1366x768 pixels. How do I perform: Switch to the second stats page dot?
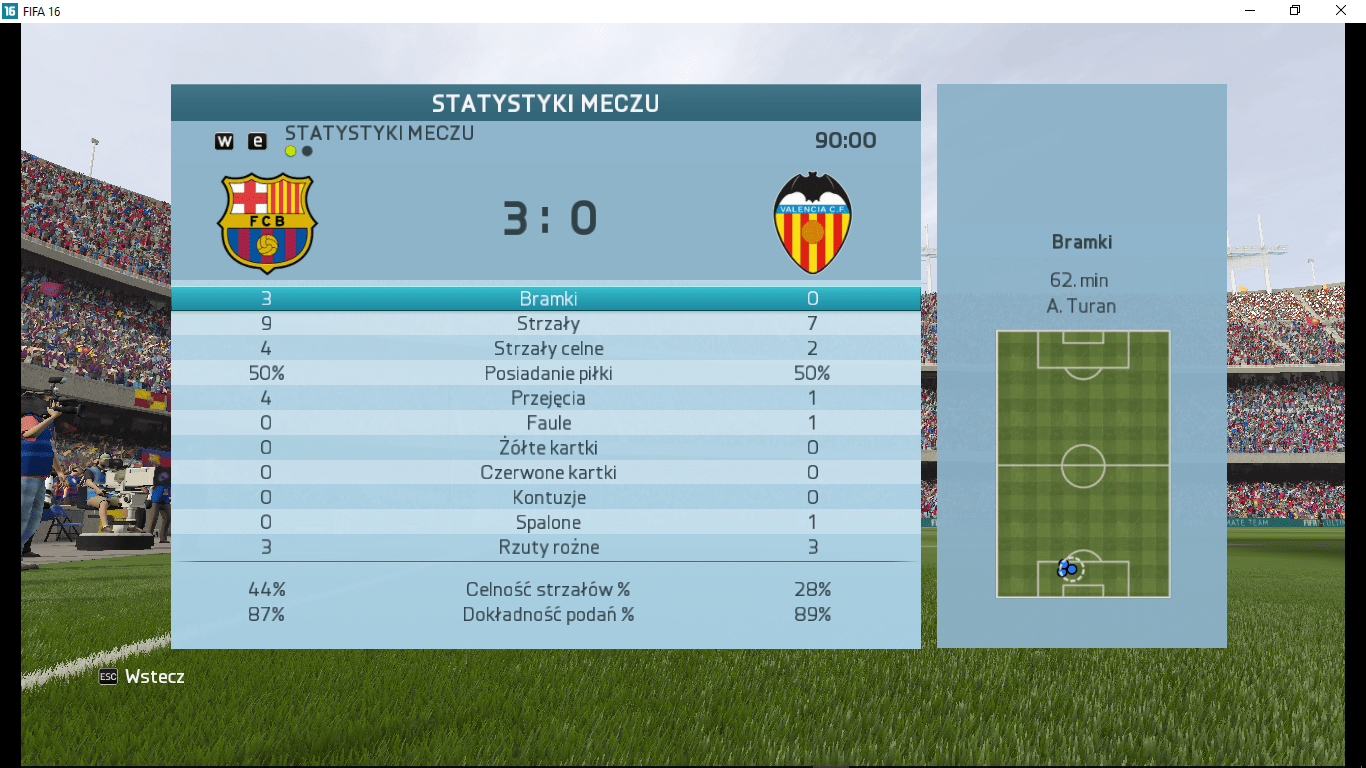tap(307, 152)
